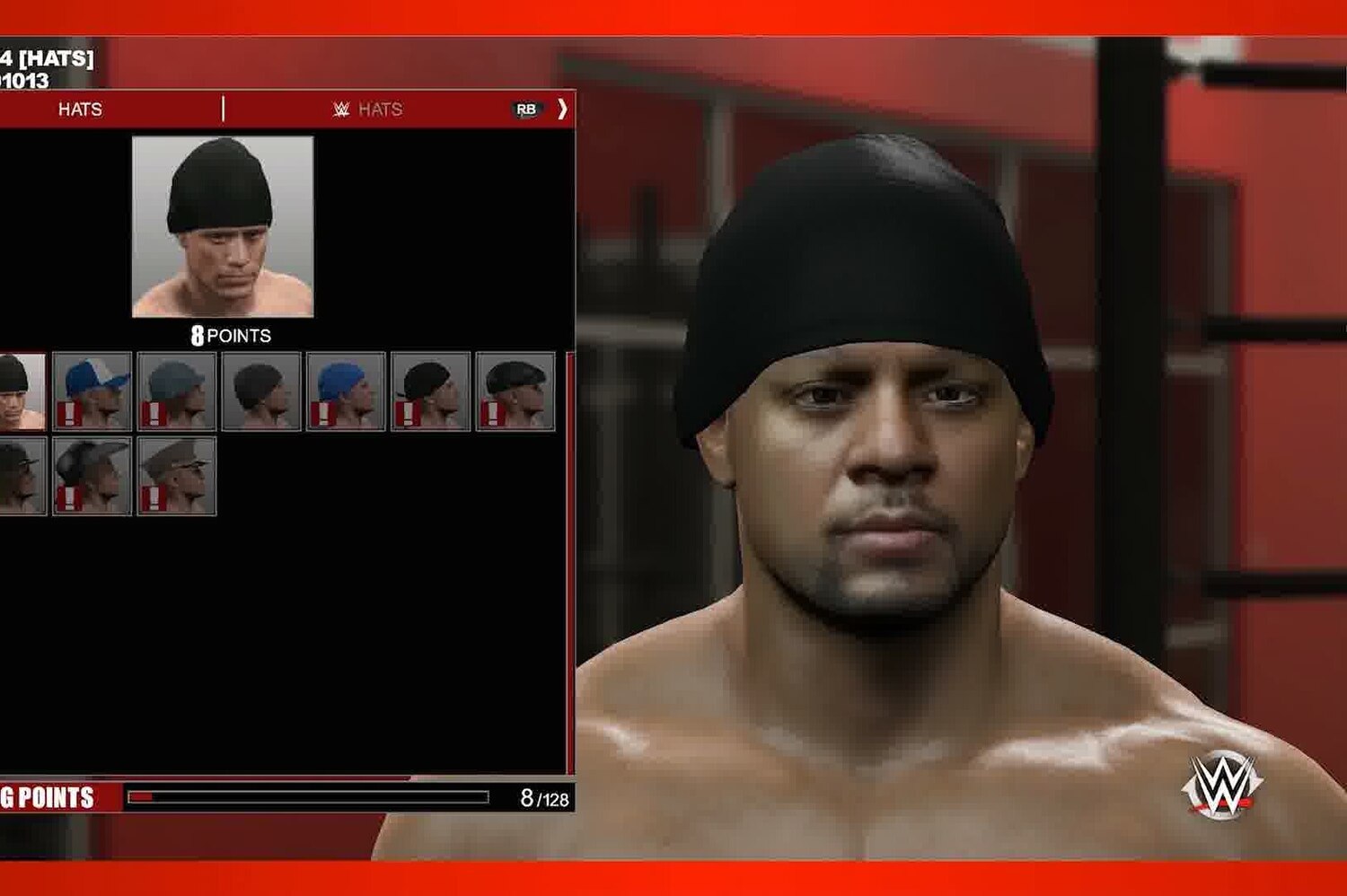This screenshot has width=1347, height=896.
Task: Click the exclamation badge on the gray cap
Action: [x=153, y=411]
